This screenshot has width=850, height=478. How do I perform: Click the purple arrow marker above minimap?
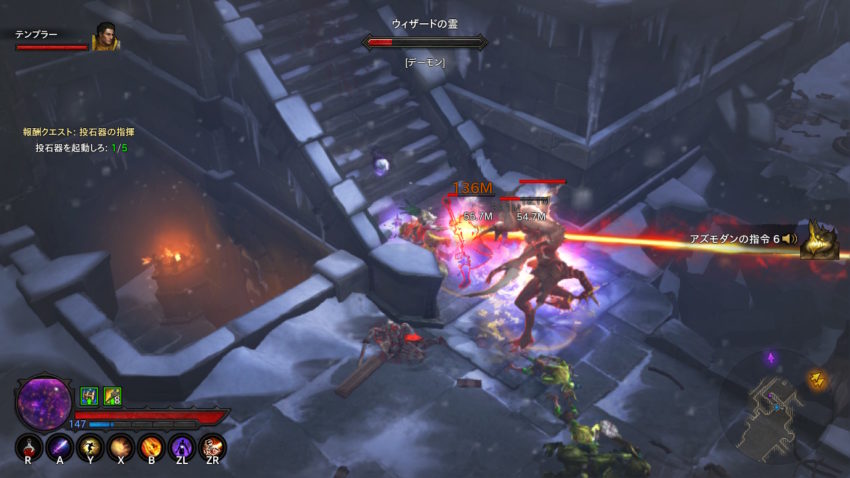point(770,357)
